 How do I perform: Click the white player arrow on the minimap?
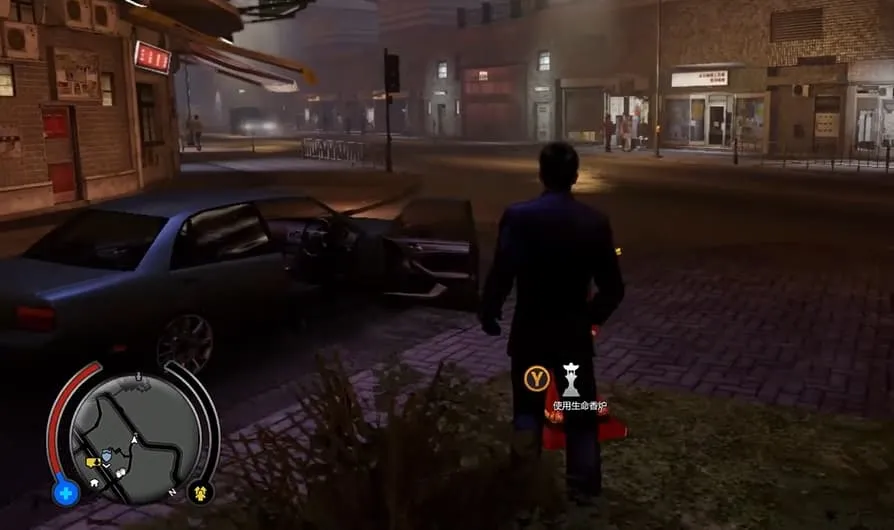click(135, 439)
